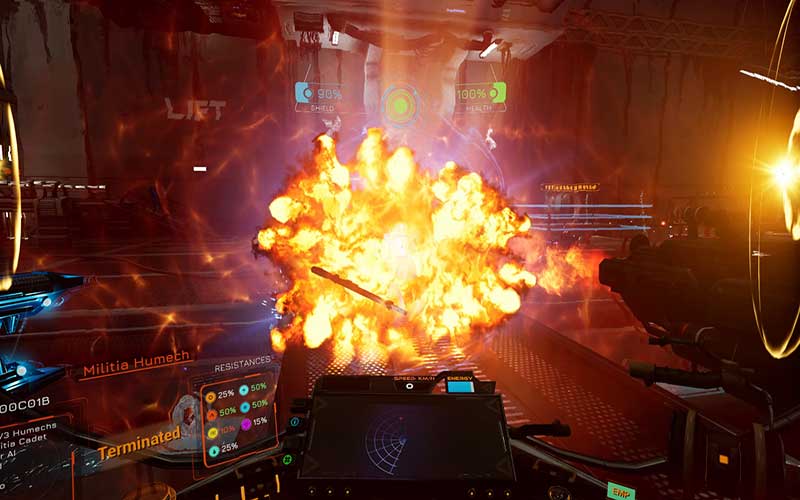Viewport: 800px width, 500px height.
Task: Click the green health icon
Action: point(496,93)
